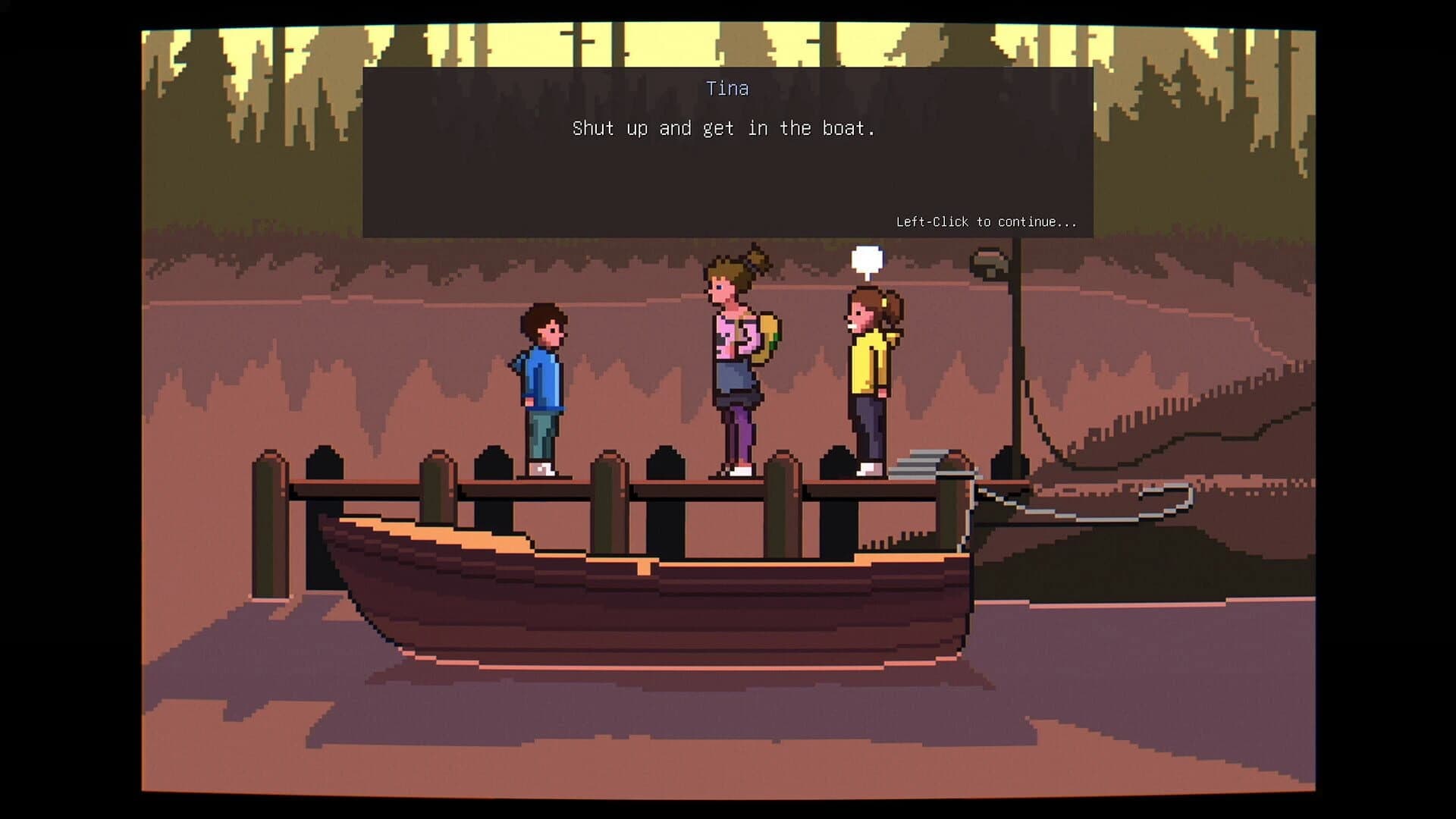
Task: Click Tina's name in the dialogue box
Action: pos(726,88)
